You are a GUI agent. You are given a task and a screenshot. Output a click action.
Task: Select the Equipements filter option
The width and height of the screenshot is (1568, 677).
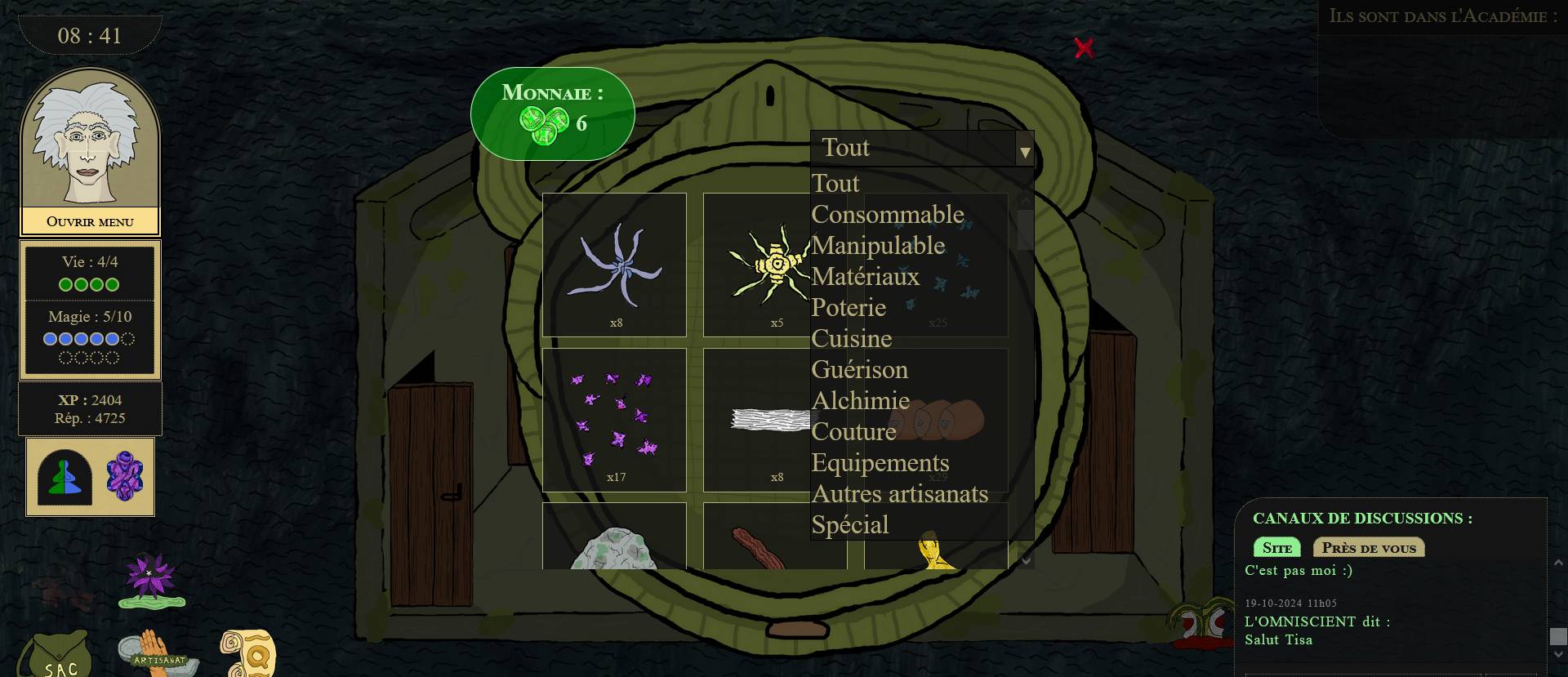pyautogui.click(x=880, y=463)
